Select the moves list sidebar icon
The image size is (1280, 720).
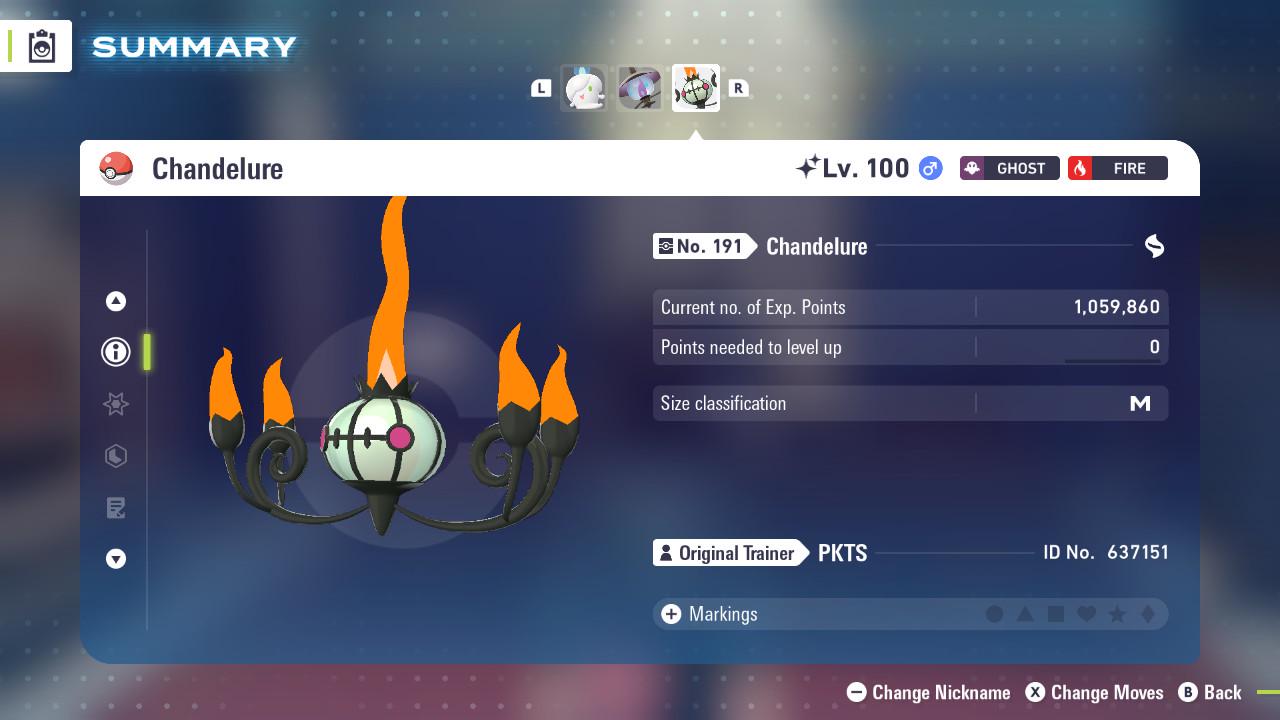115,508
